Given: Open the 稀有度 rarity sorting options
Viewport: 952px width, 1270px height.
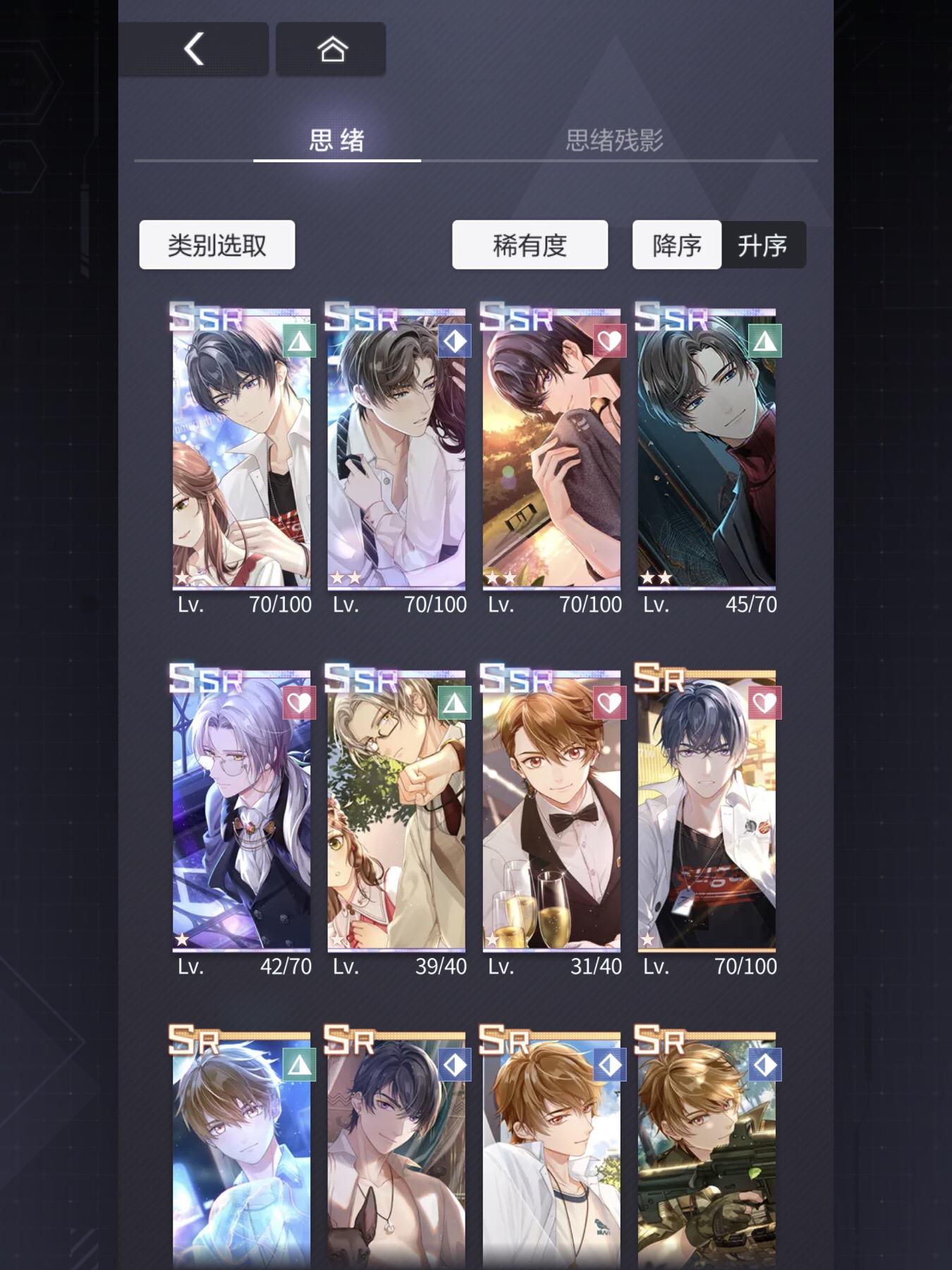Looking at the screenshot, I should pyautogui.click(x=530, y=244).
